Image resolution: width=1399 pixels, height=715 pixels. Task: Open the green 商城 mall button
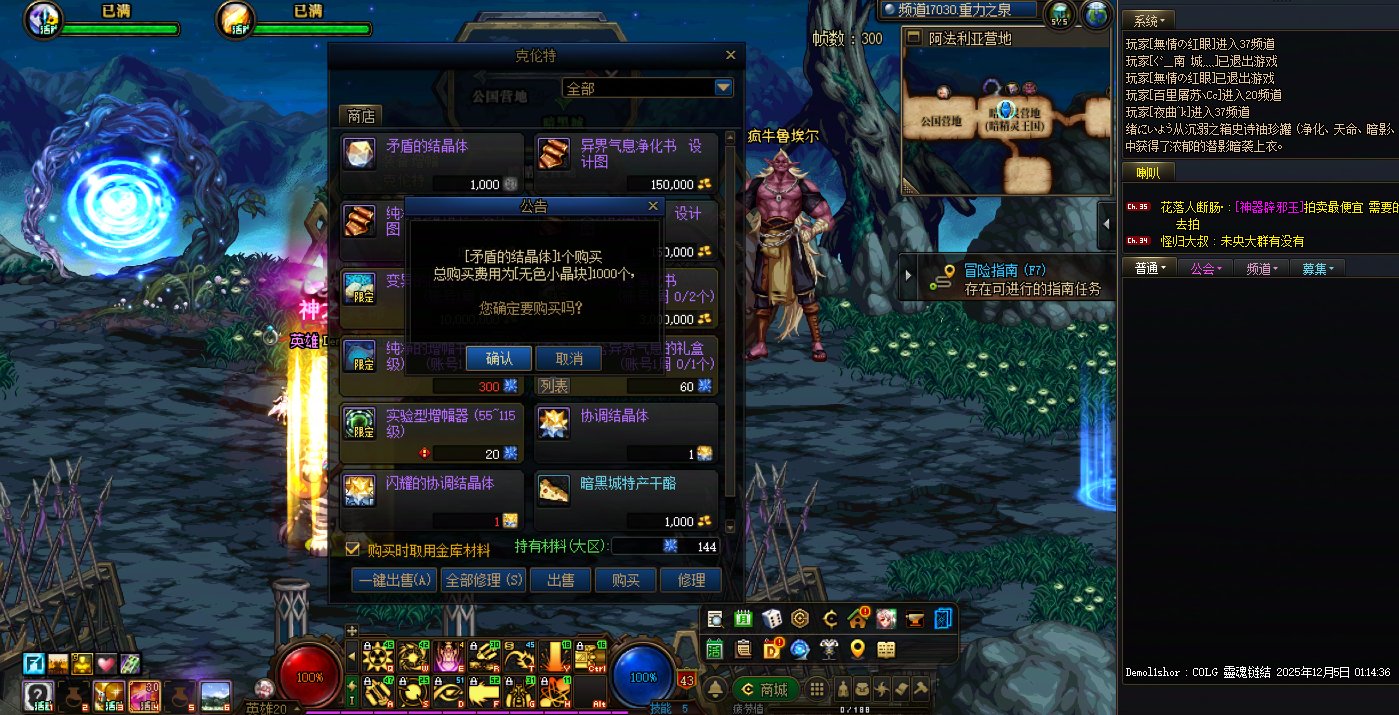pos(765,689)
